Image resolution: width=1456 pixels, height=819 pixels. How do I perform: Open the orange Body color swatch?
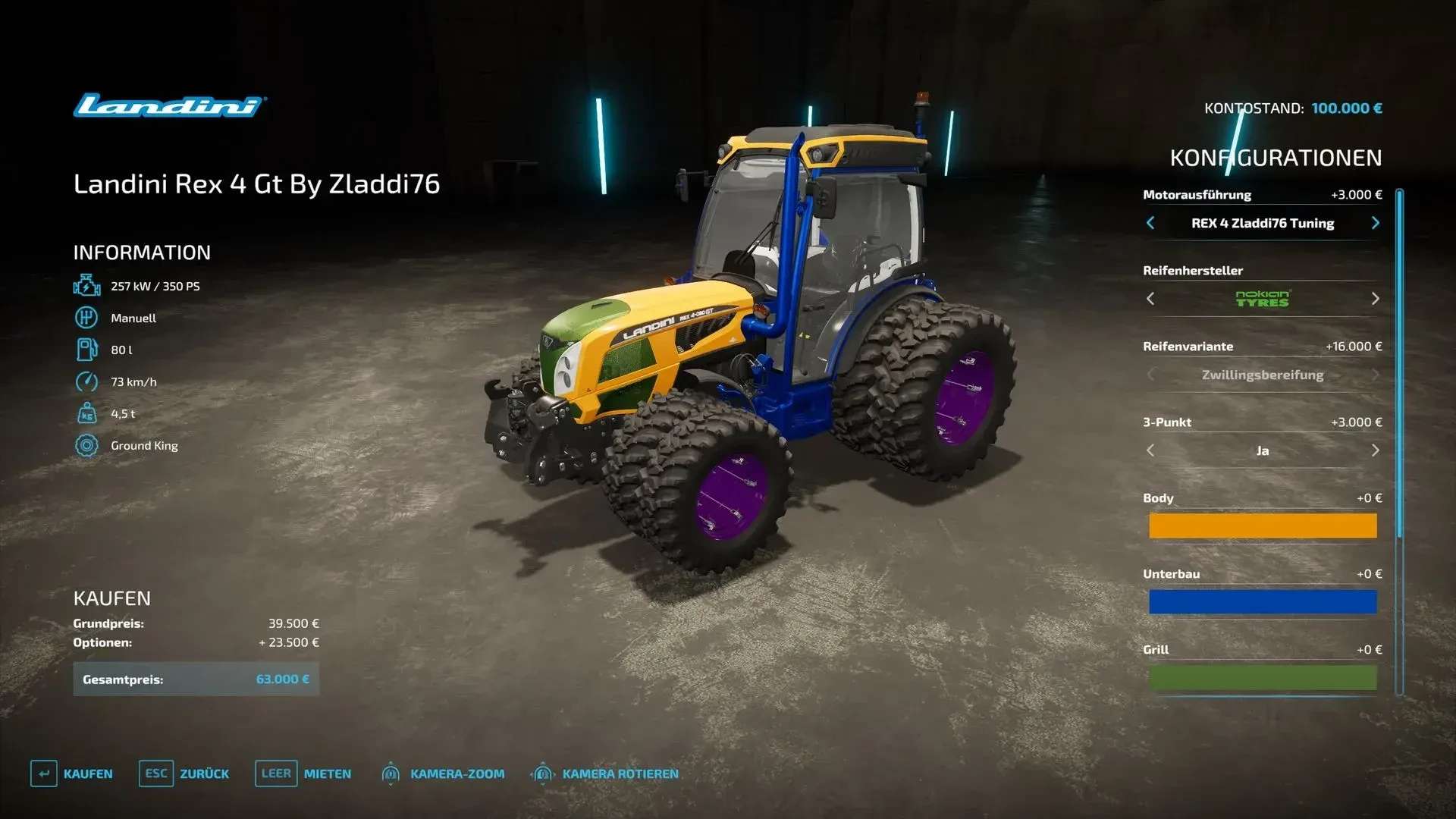pos(1263,526)
